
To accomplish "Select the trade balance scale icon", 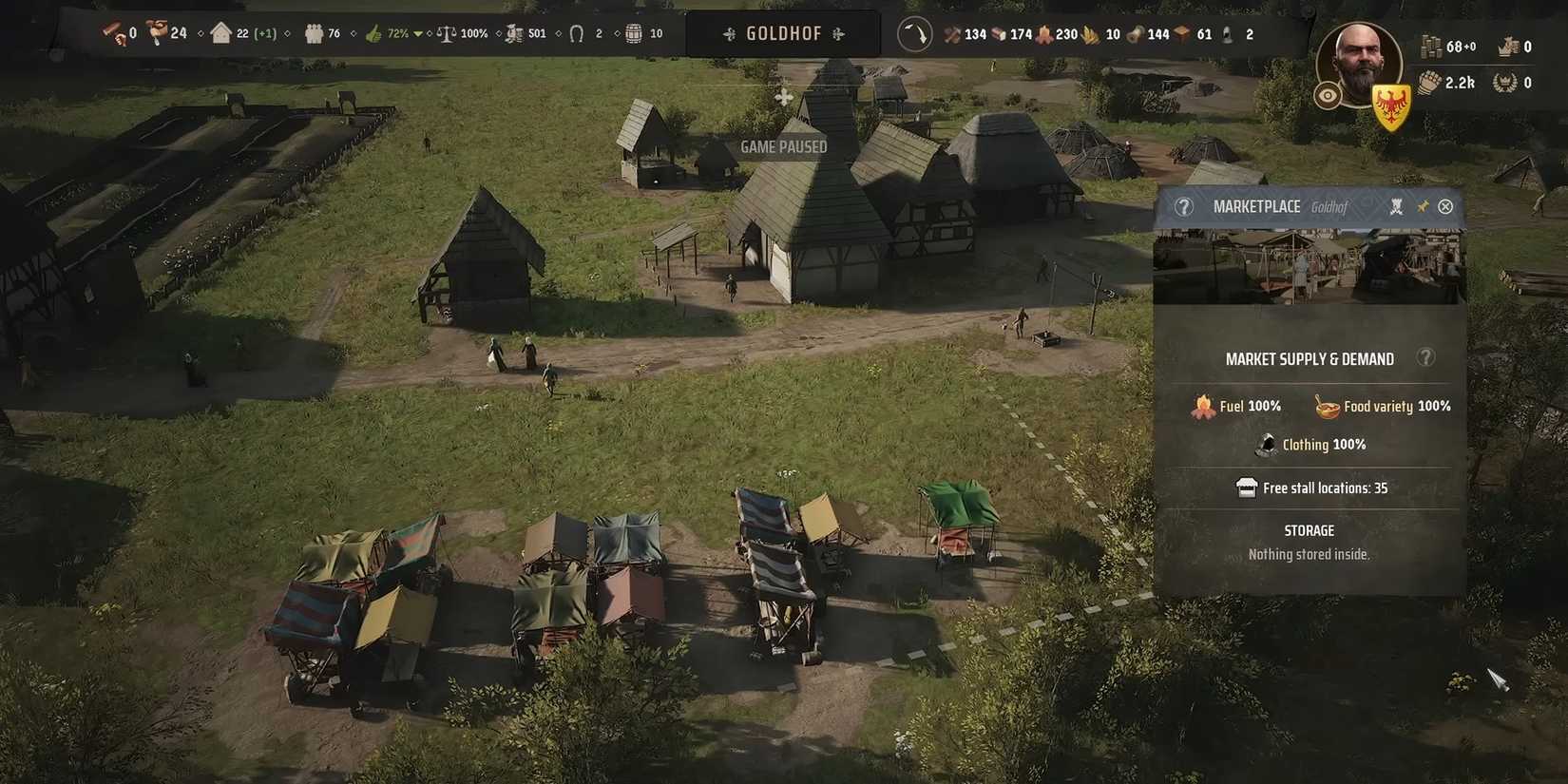I will [447, 33].
